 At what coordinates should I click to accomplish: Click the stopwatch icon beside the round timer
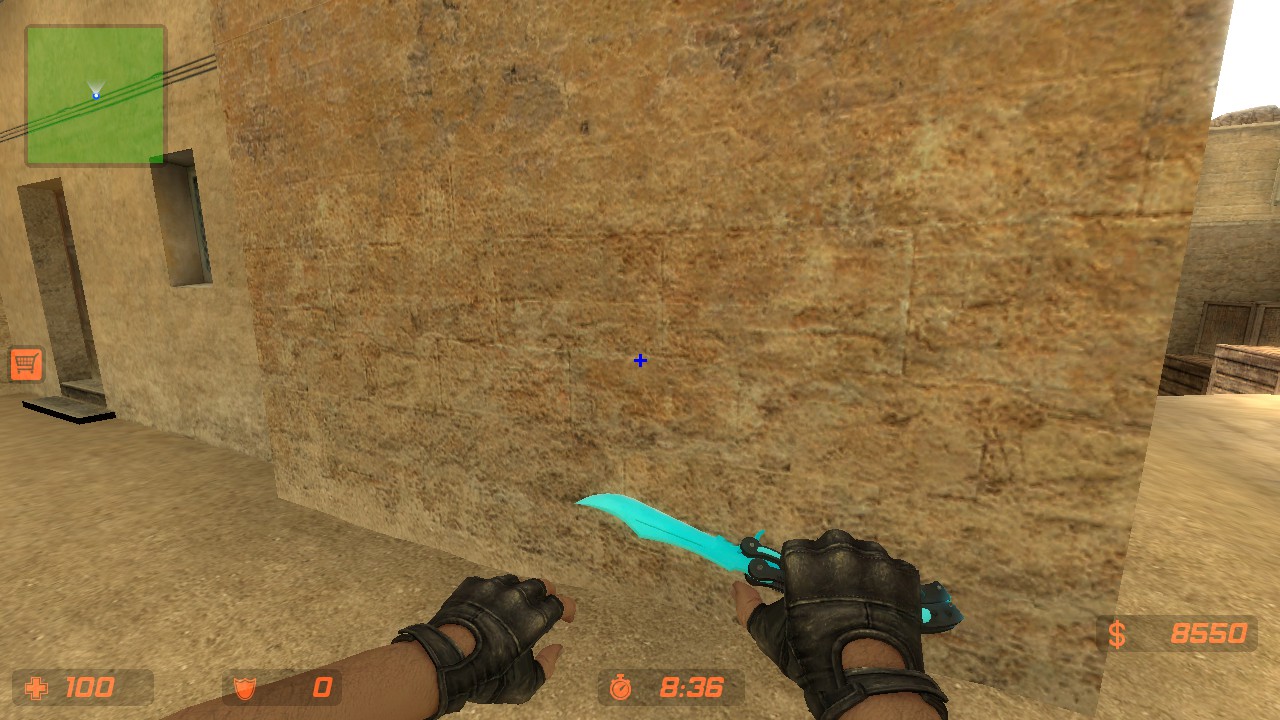621,687
